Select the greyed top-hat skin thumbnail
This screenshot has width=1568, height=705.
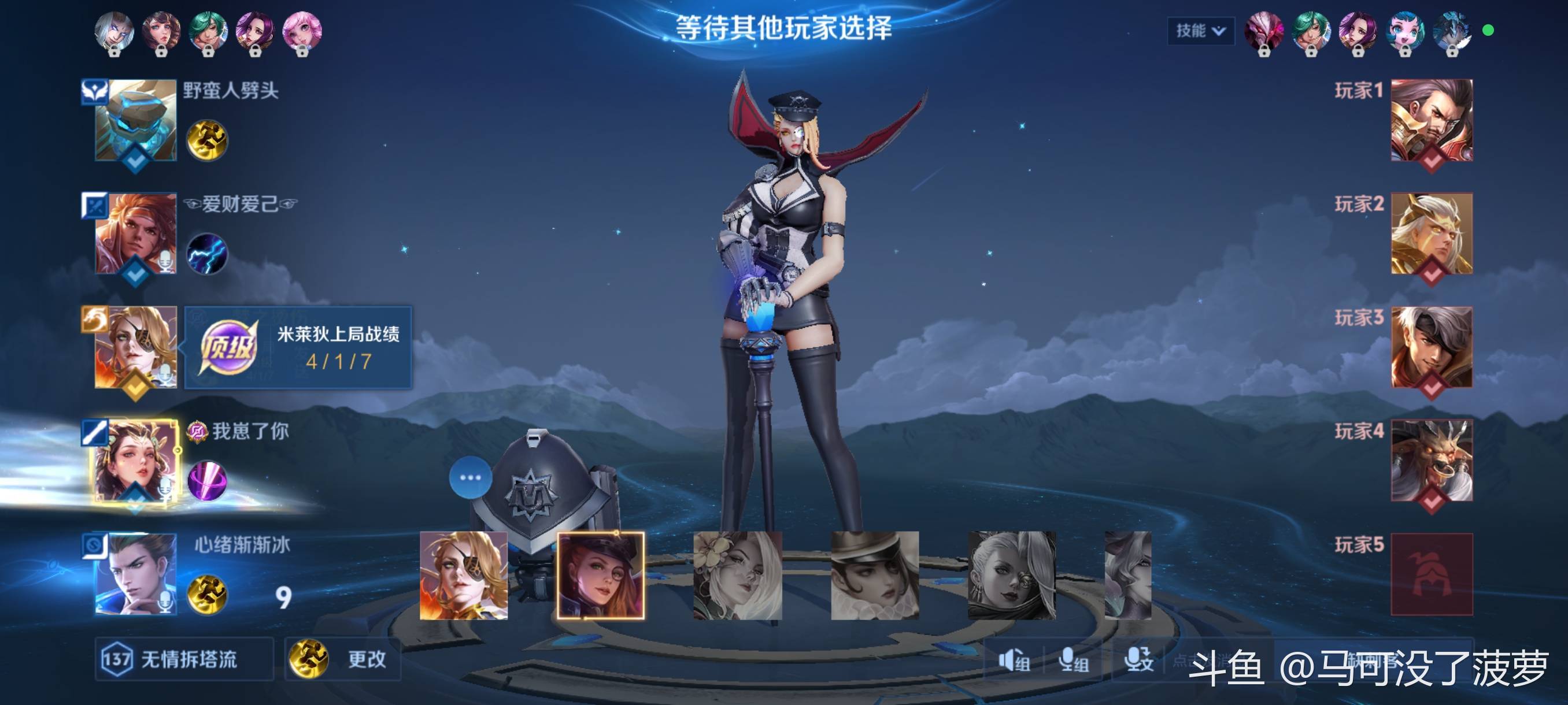[x=875, y=576]
